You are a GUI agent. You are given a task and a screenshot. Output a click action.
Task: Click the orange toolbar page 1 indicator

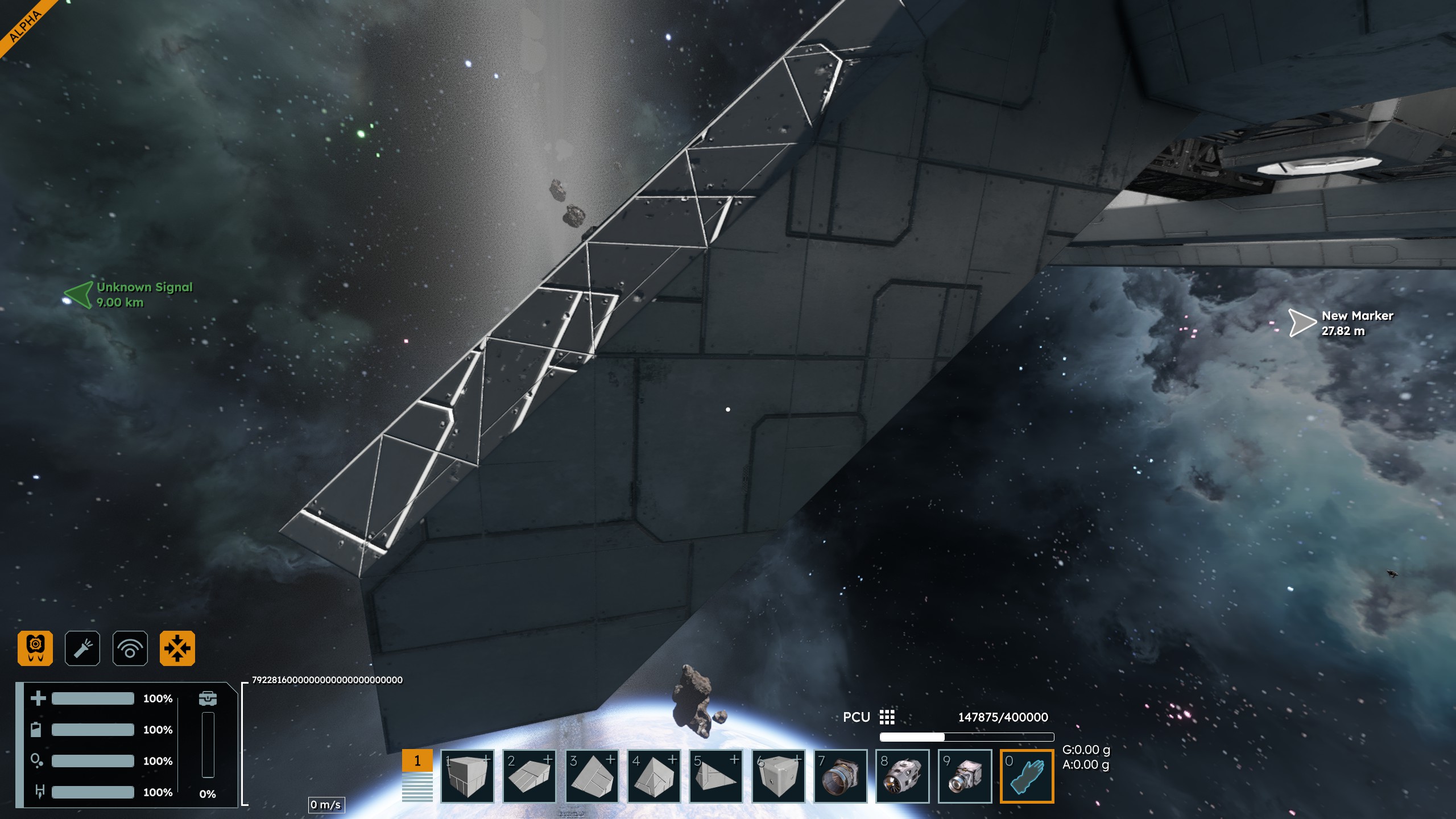tap(417, 761)
